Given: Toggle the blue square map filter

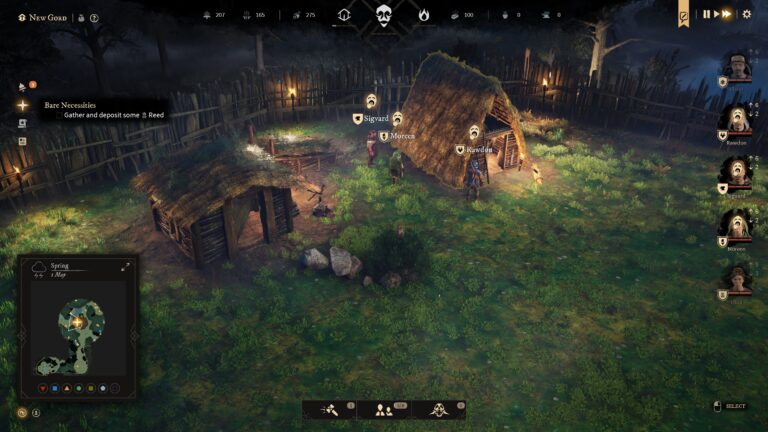Looking at the screenshot, I should coord(53,388).
